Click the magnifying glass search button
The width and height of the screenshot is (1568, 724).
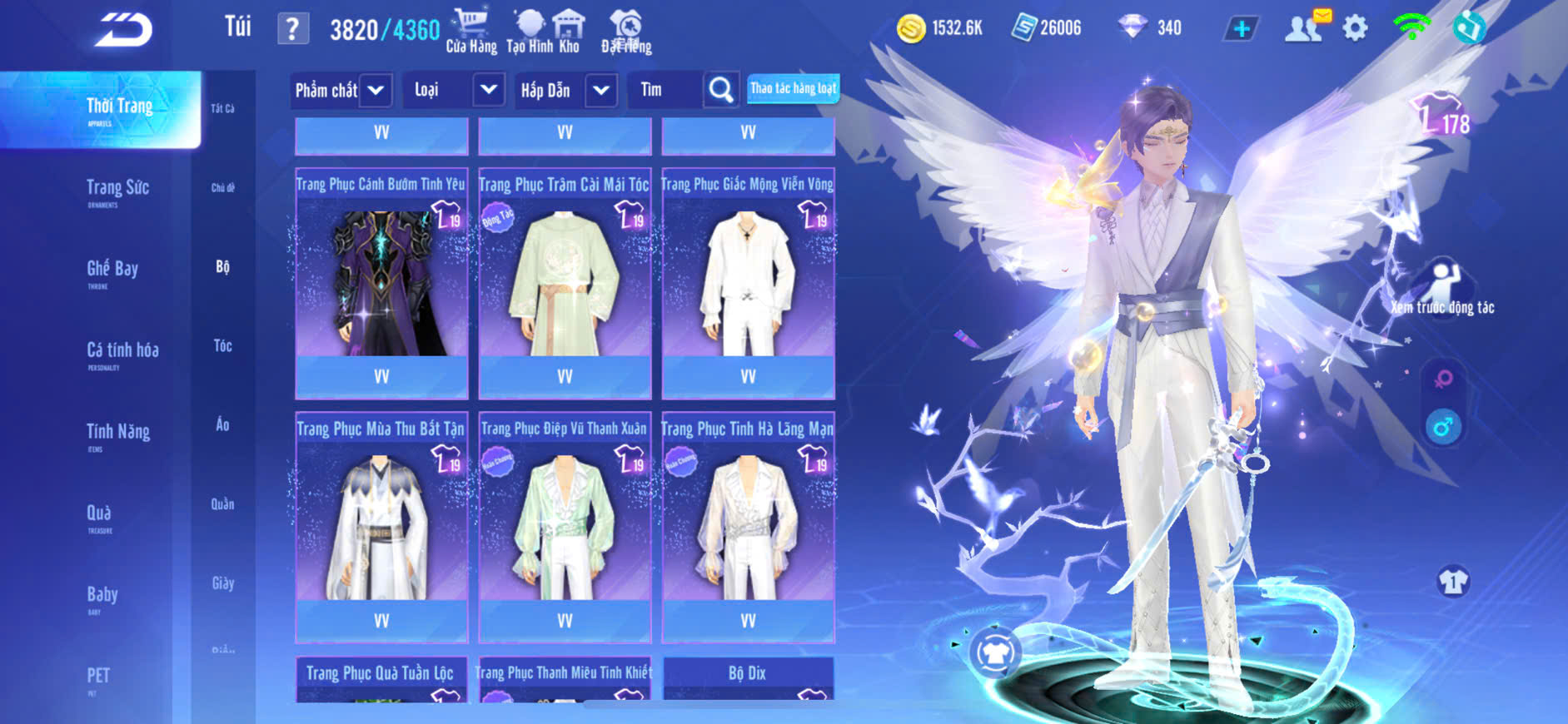pos(720,90)
